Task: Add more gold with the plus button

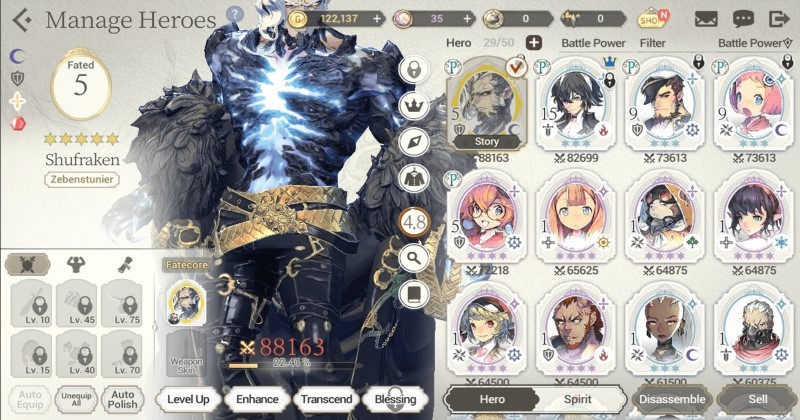Action: 376,18
